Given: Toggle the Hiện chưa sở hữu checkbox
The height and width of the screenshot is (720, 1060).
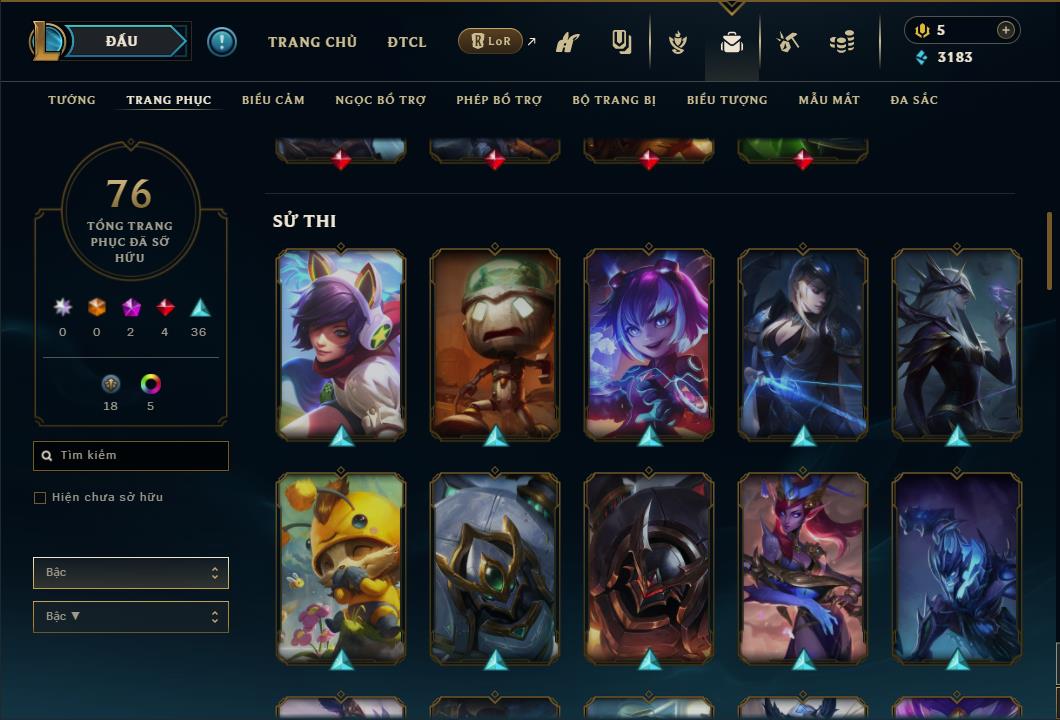Looking at the screenshot, I should [40, 498].
